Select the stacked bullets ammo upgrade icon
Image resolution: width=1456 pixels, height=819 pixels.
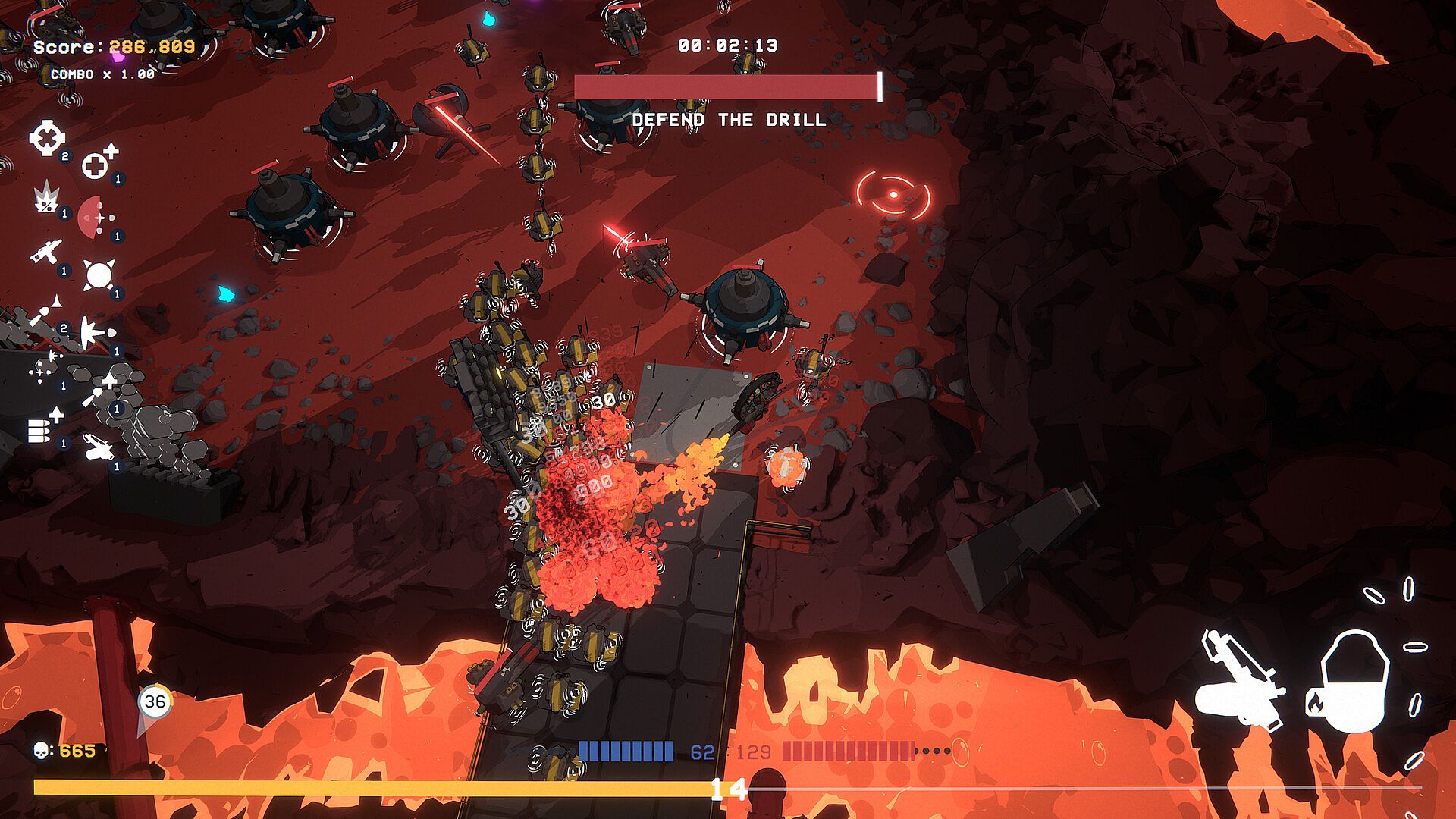(43, 427)
